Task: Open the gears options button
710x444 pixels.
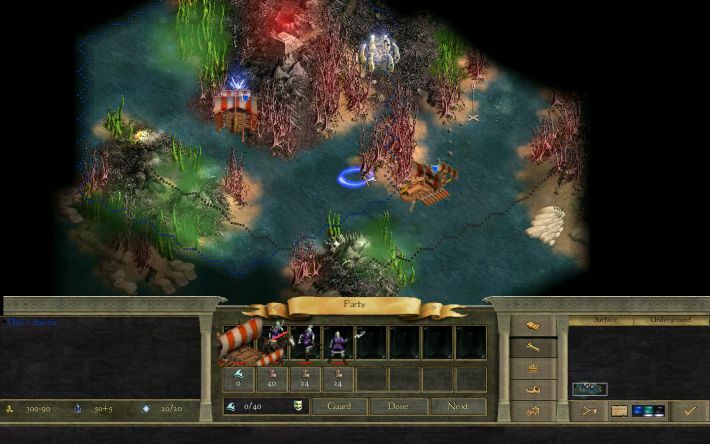Action: tap(532, 410)
